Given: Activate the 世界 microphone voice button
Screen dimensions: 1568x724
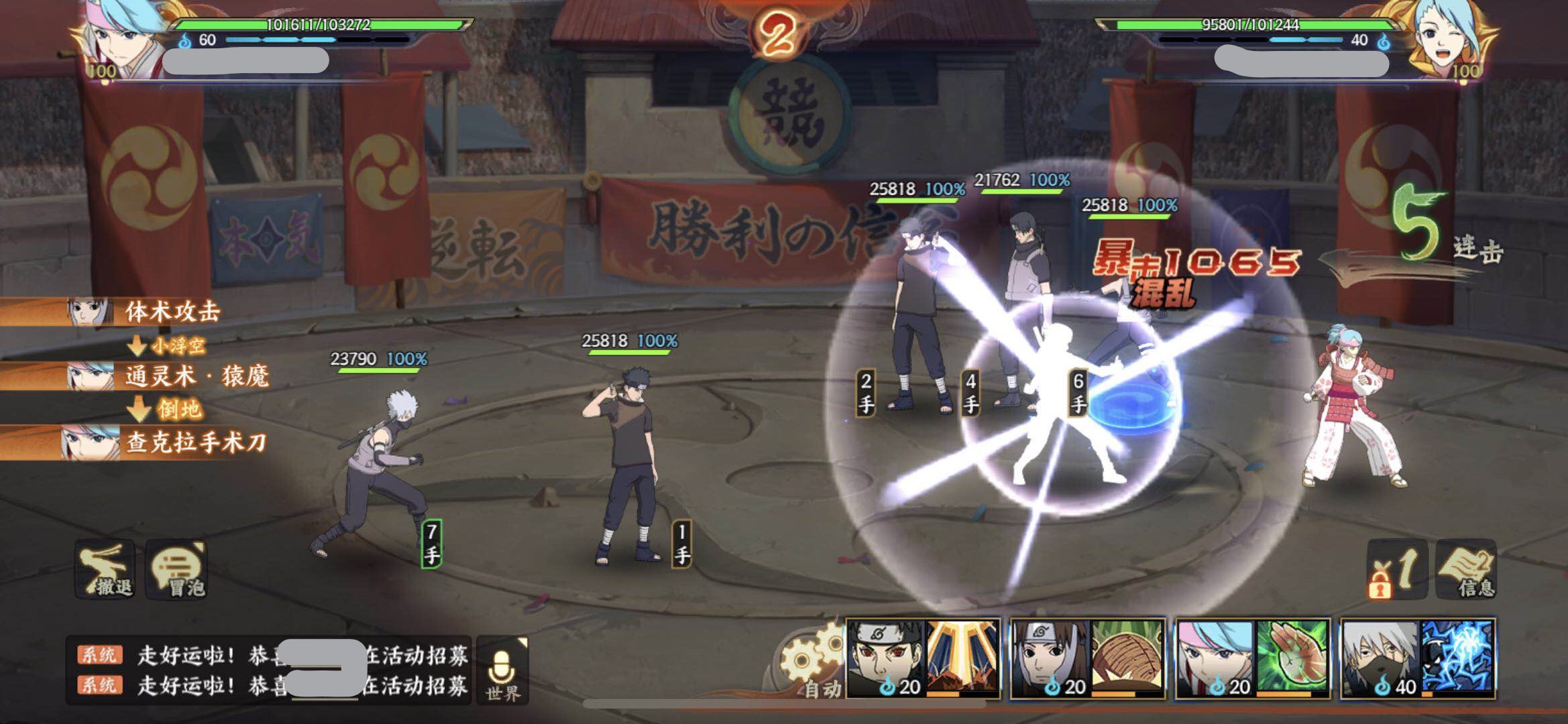Looking at the screenshot, I should tap(504, 669).
